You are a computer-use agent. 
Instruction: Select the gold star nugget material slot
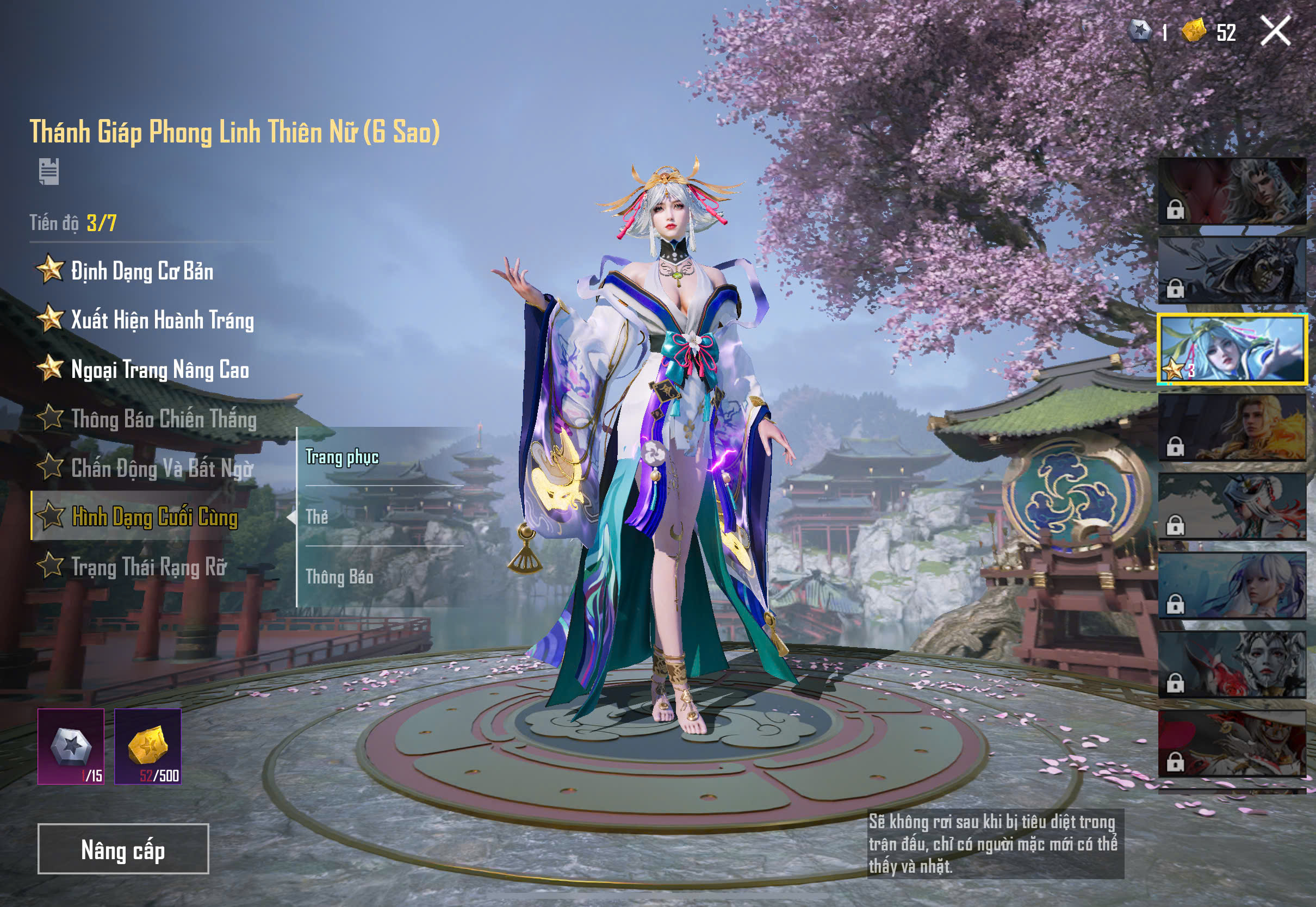pyautogui.click(x=148, y=746)
